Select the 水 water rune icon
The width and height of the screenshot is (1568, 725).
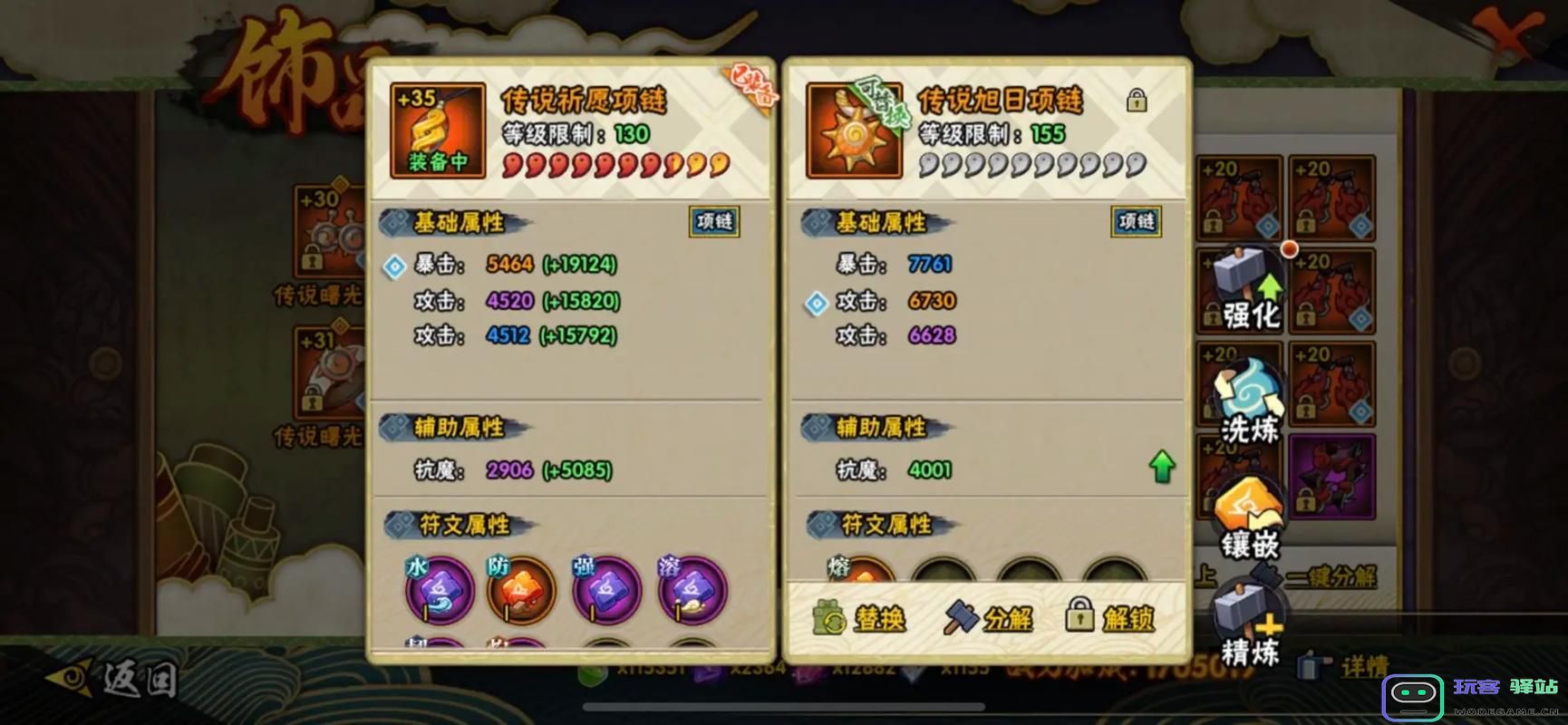(x=439, y=590)
